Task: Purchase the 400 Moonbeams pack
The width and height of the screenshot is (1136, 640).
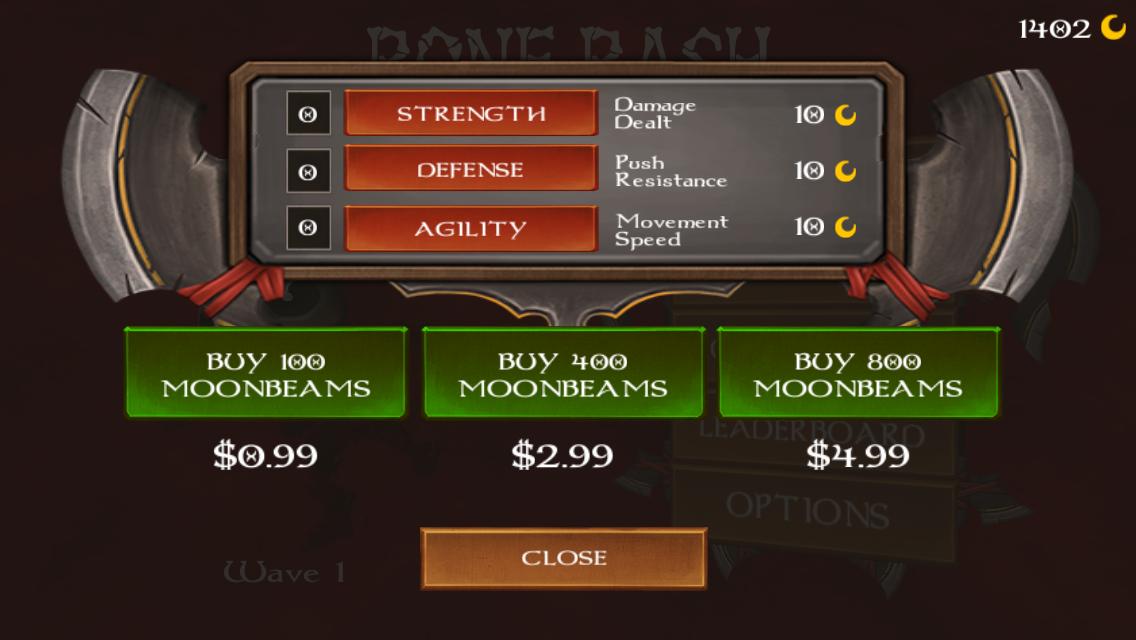Action: (x=563, y=373)
